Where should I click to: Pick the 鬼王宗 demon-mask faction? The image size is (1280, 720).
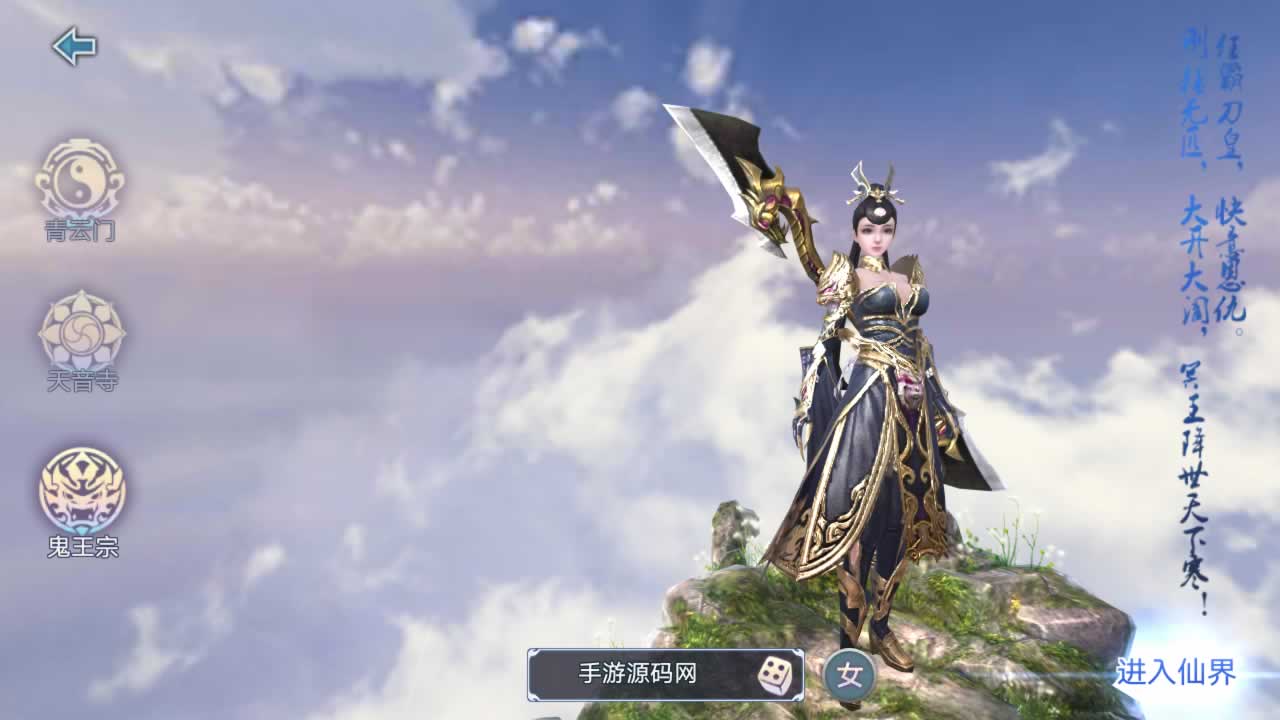click(x=82, y=492)
